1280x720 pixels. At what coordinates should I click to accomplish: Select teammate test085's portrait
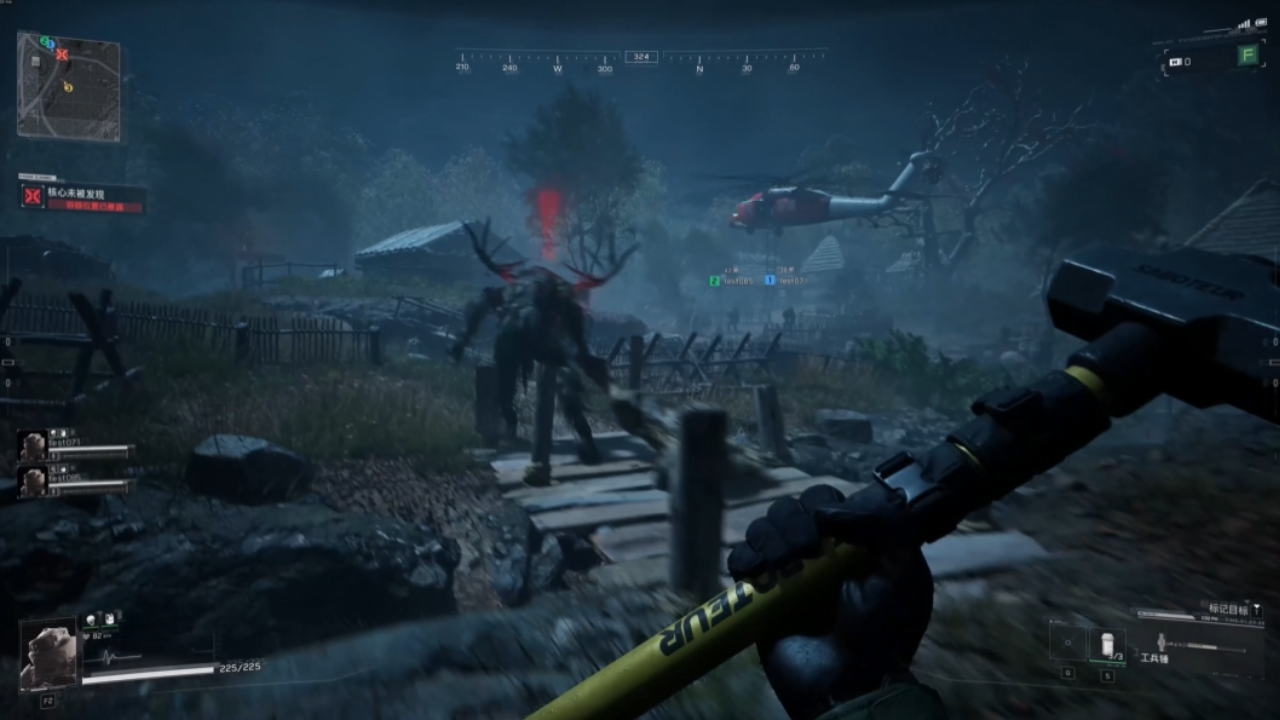(x=33, y=481)
